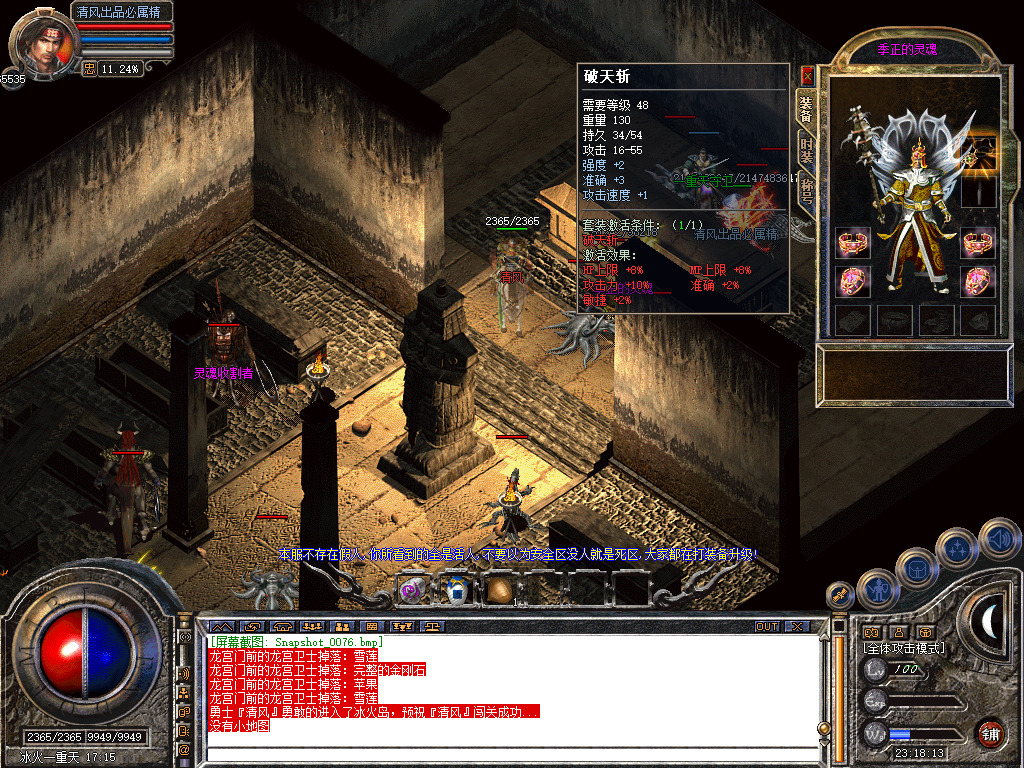Show the 称号 title tab
1024x768 pixels.
(805, 195)
